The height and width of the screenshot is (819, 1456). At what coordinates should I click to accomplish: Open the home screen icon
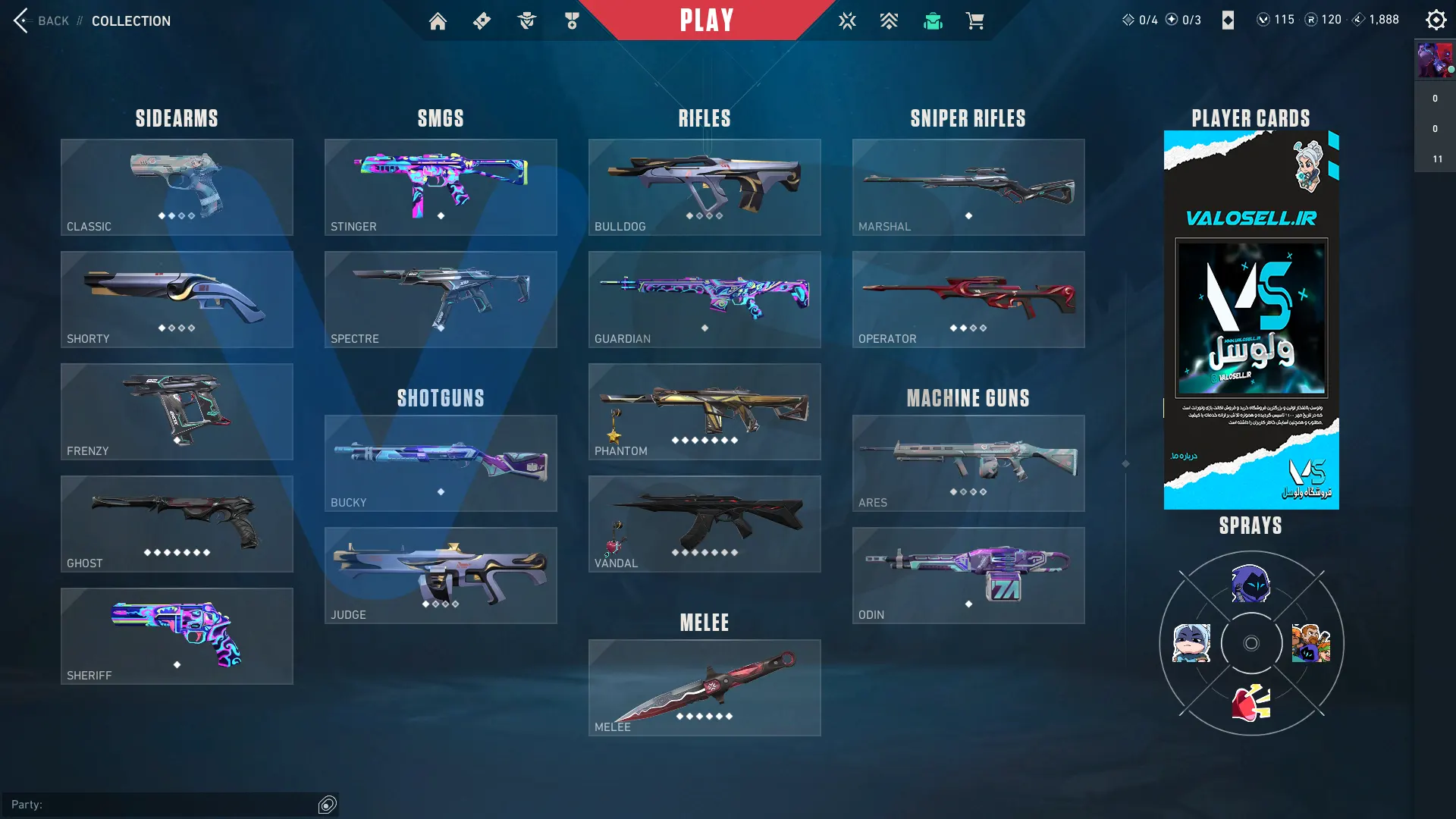(x=438, y=21)
